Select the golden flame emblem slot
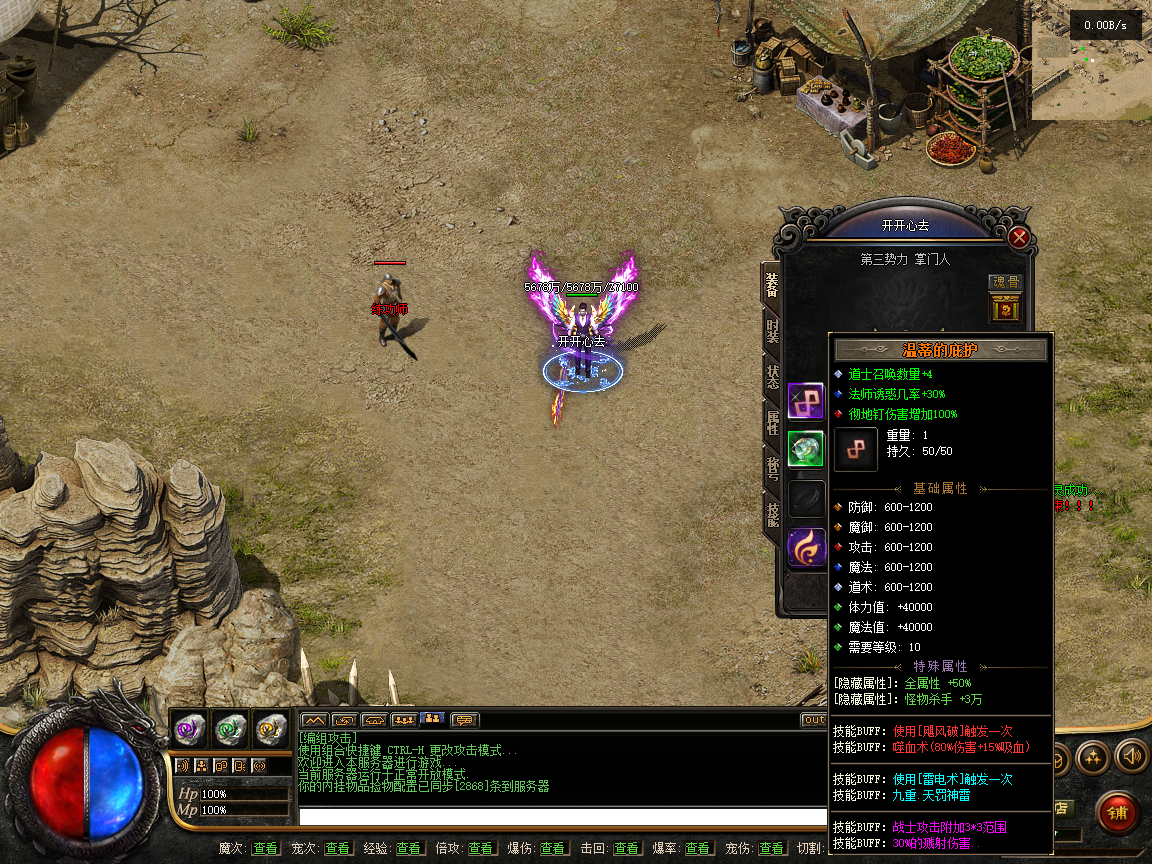 point(805,548)
